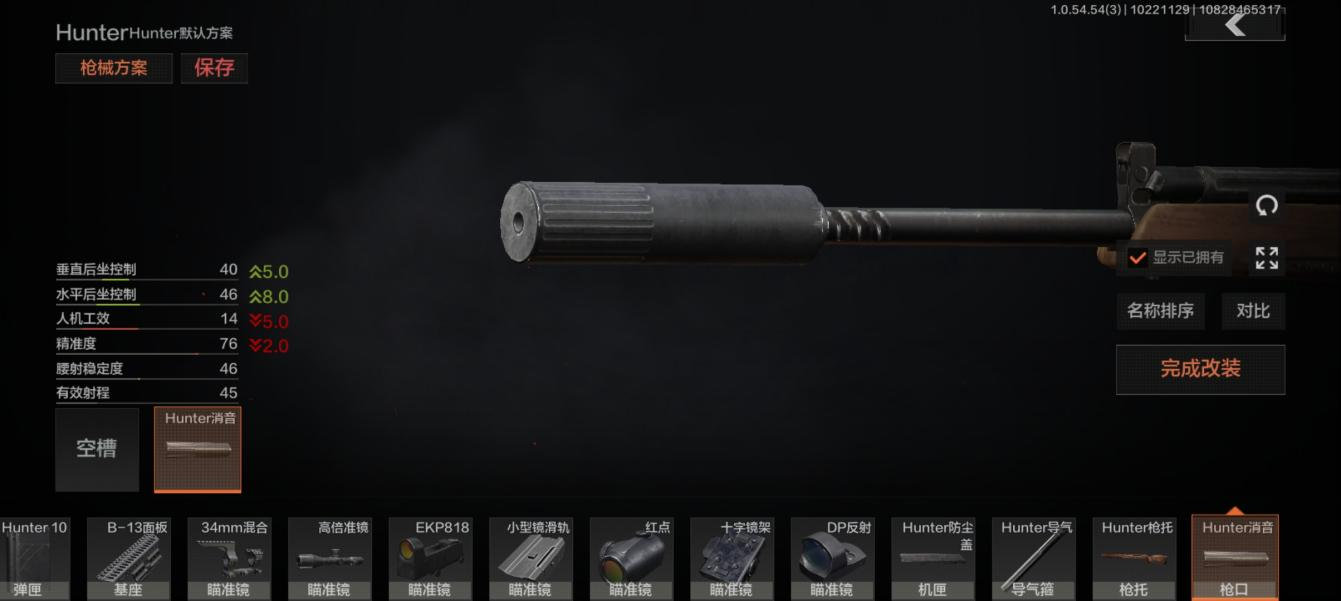
Task: Expand the preview to fullscreen
Action: (x=1266, y=258)
